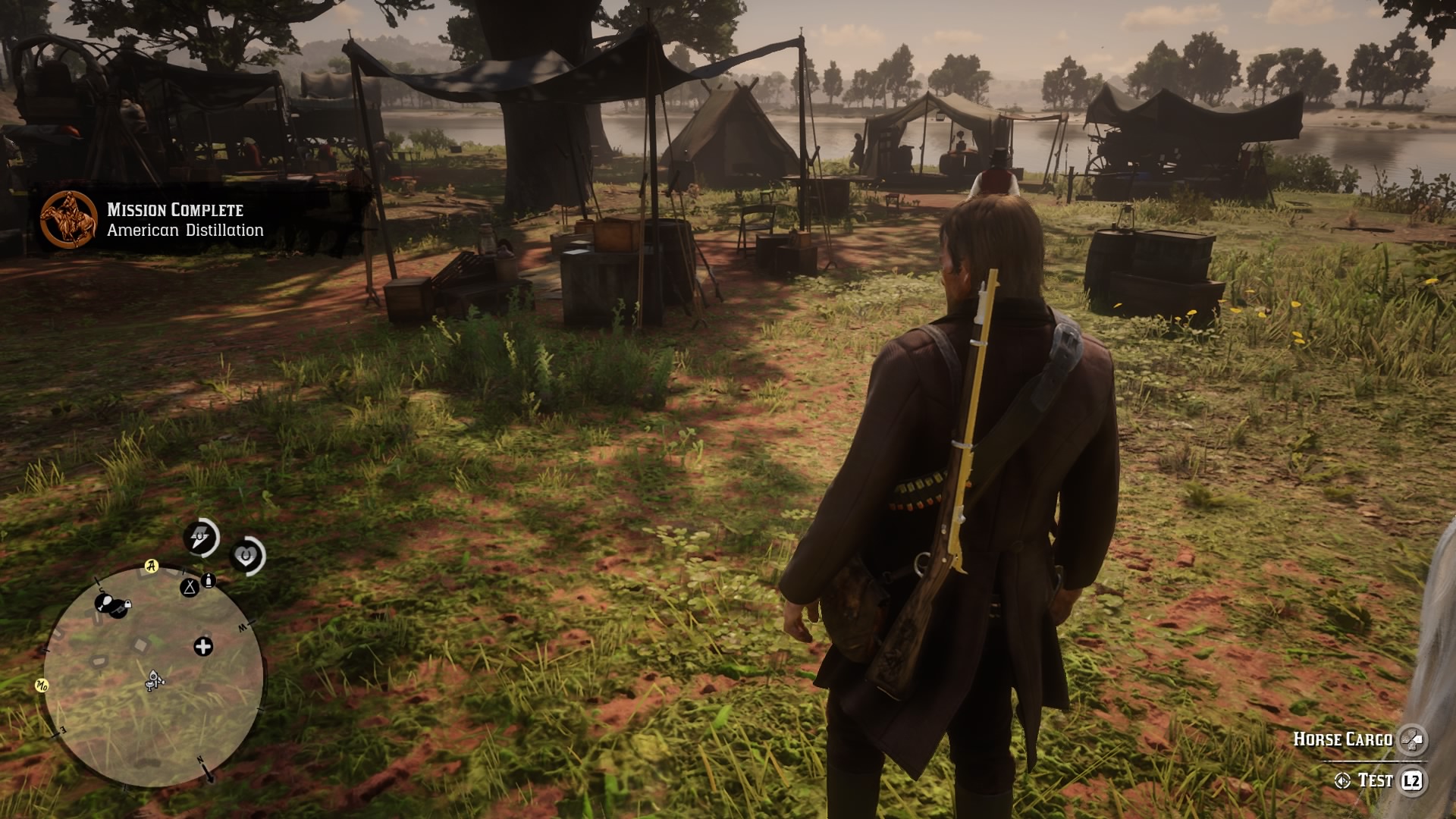Expand the Horse Cargo D-pad prompt
This screenshot has height=819, width=1456.
pyautogui.click(x=1413, y=739)
